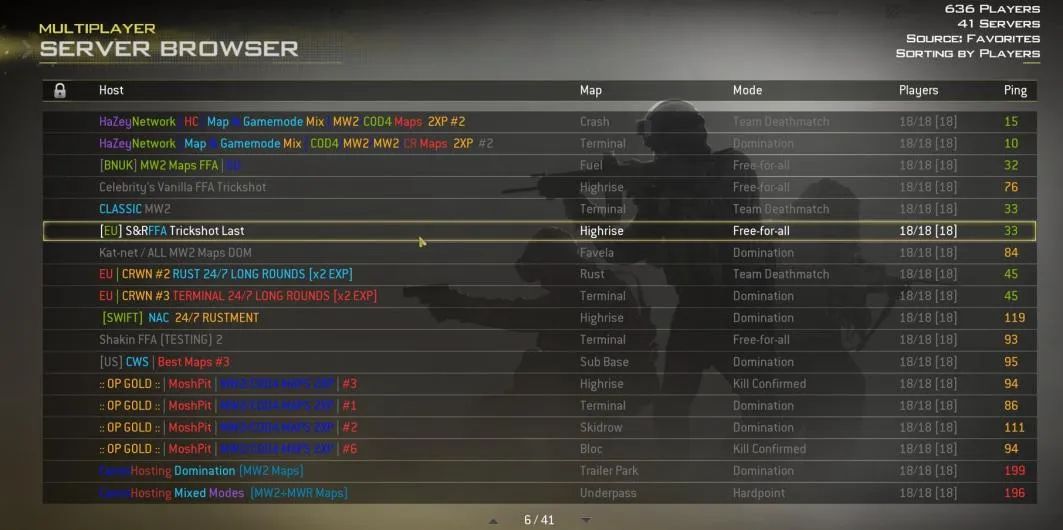Sort servers by the Host column header
Screen dimensions: 1063x530
(x=111, y=90)
